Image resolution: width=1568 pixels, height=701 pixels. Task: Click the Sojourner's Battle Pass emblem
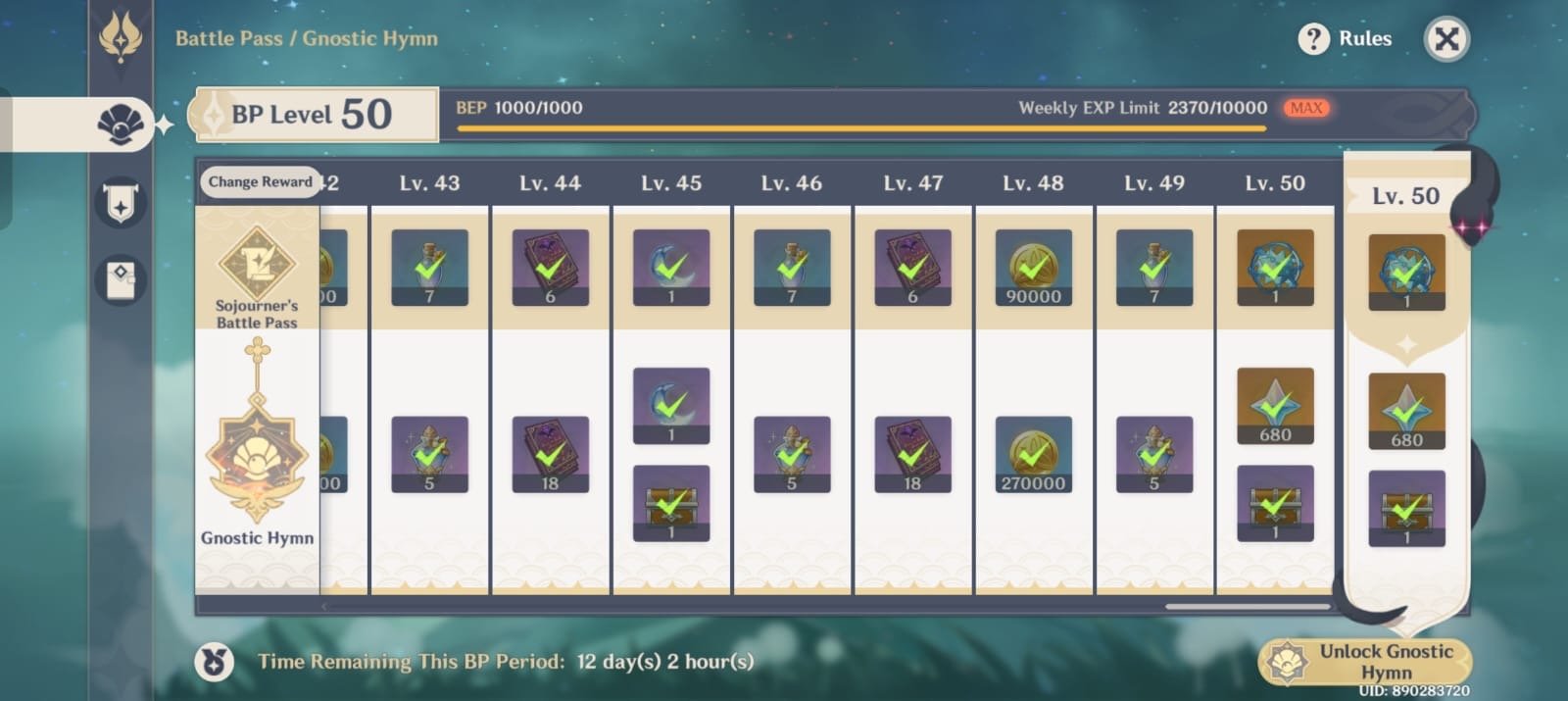(257, 263)
